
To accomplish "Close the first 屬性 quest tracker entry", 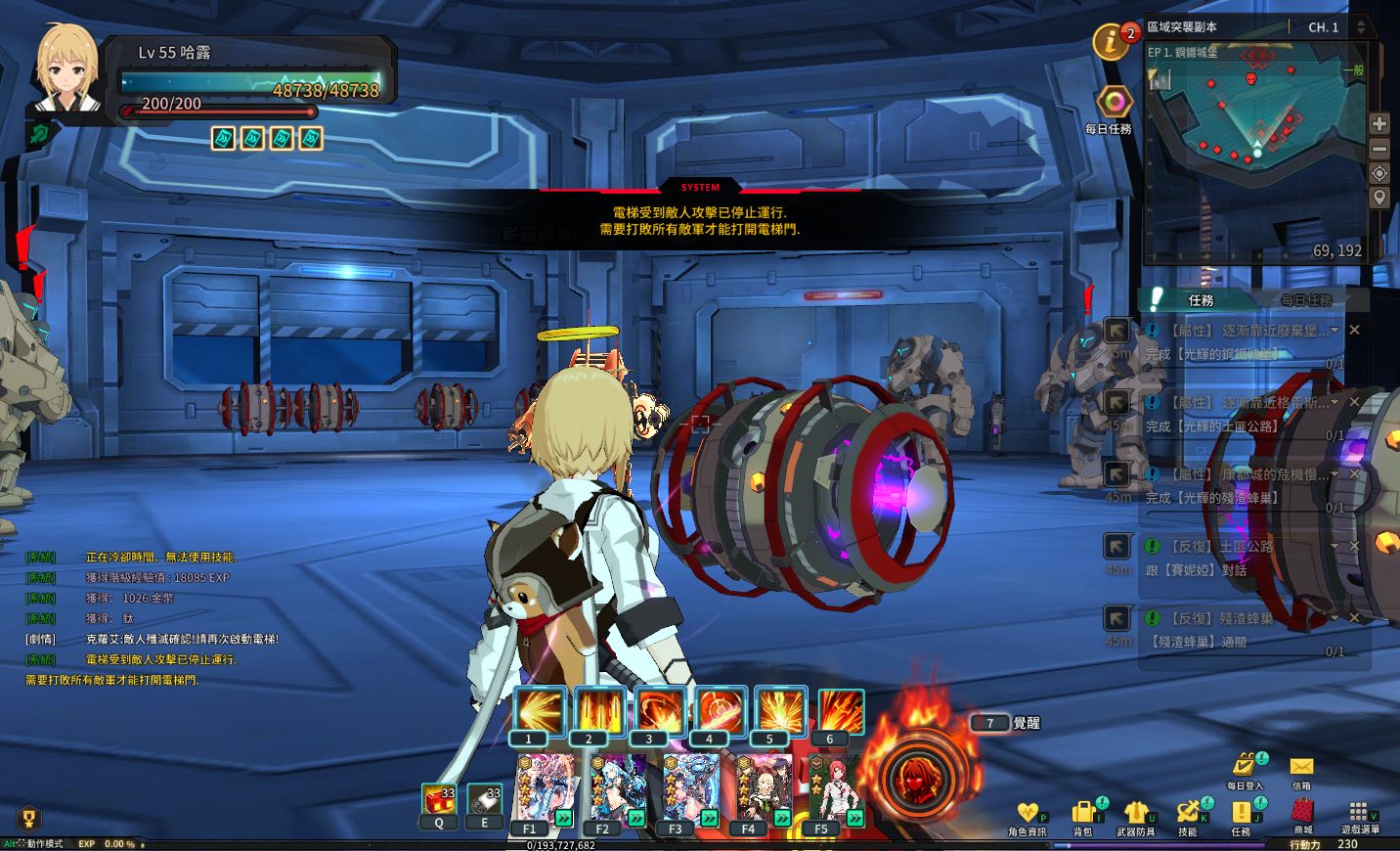I will tap(1355, 331).
